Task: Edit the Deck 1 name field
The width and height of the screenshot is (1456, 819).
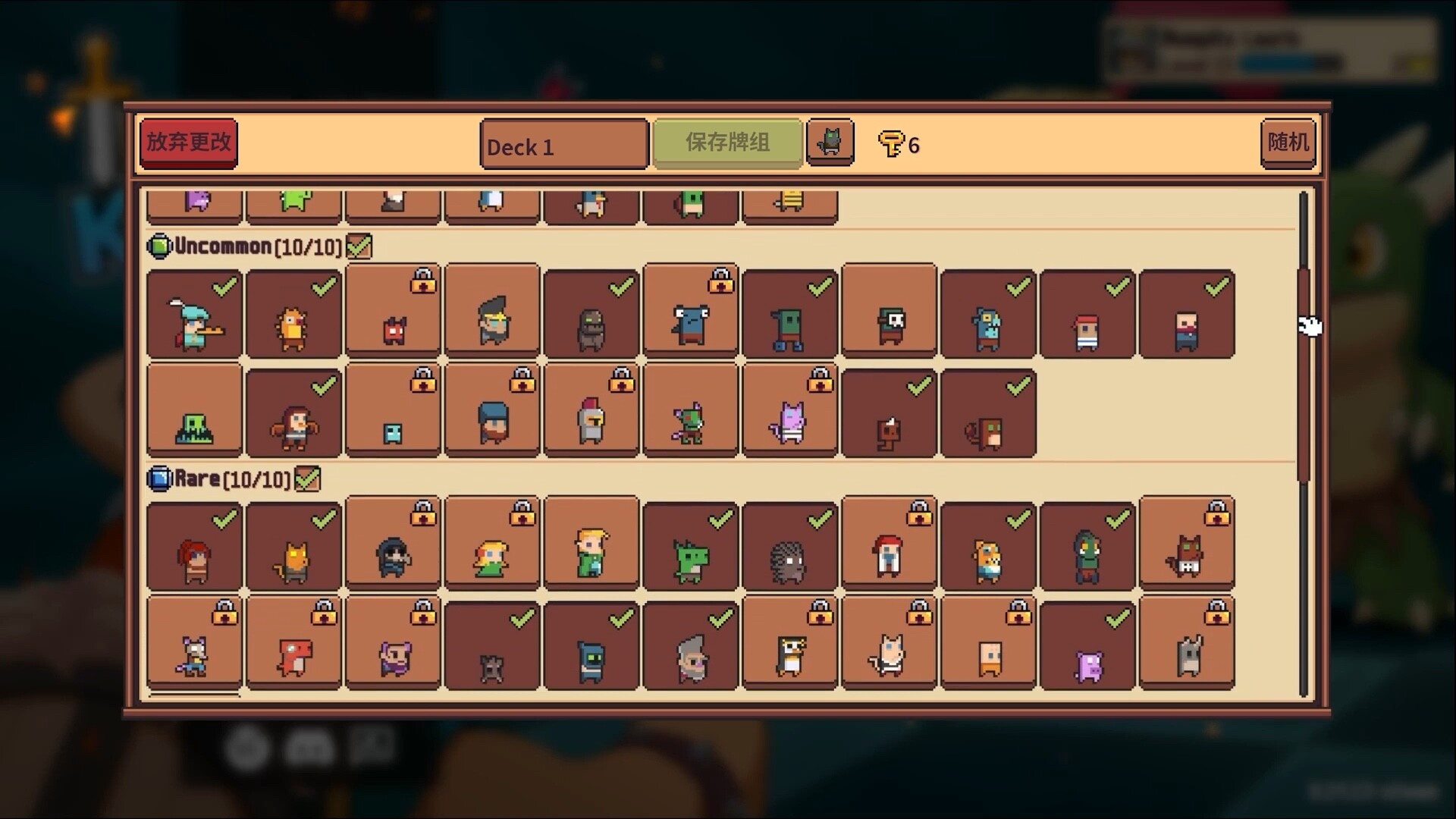Action: point(563,145)
